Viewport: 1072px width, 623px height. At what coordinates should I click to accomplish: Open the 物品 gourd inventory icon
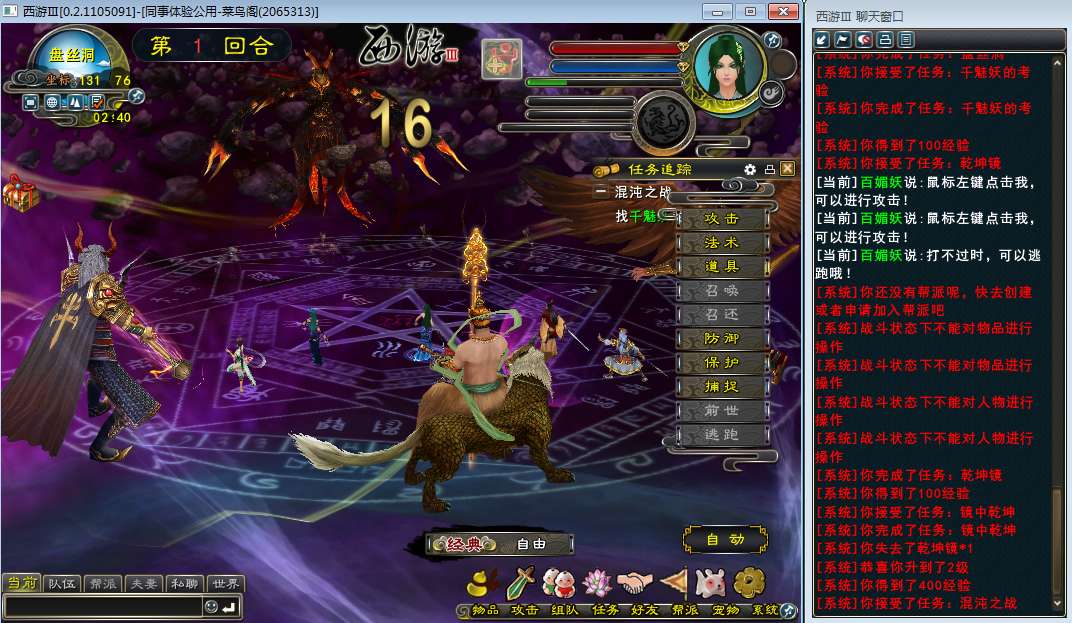coord(486,583)
